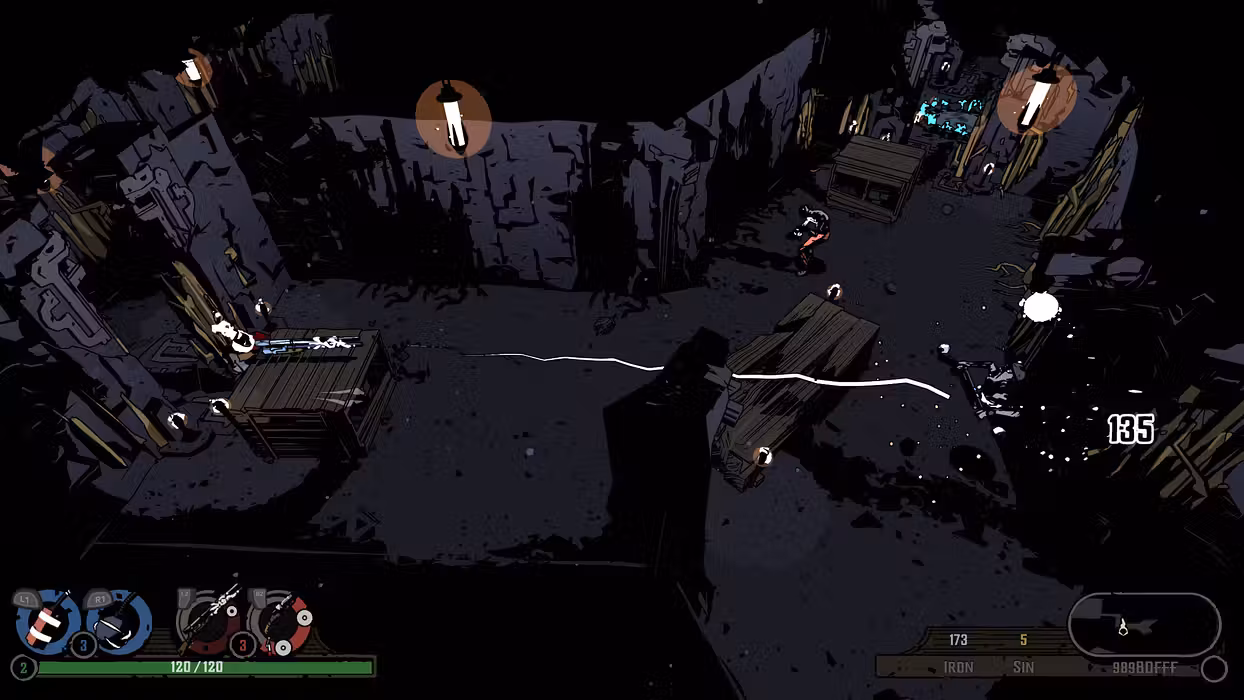Open the pill-shaped minimap
The width and height of the screenshot is (1244, 700).
point(1144,625)
